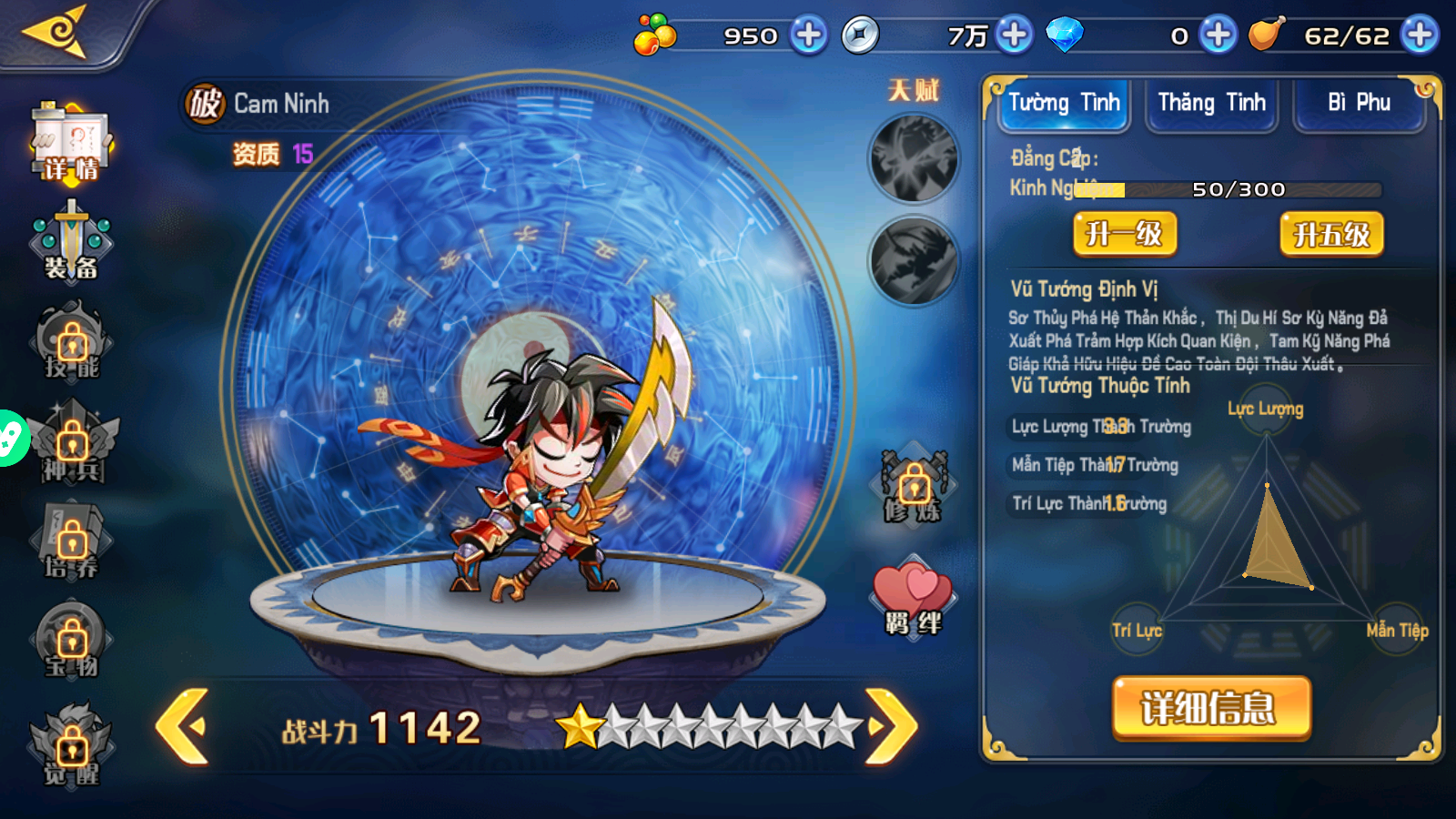Add more fruit currency with plus button

click(x=808, y=35)
